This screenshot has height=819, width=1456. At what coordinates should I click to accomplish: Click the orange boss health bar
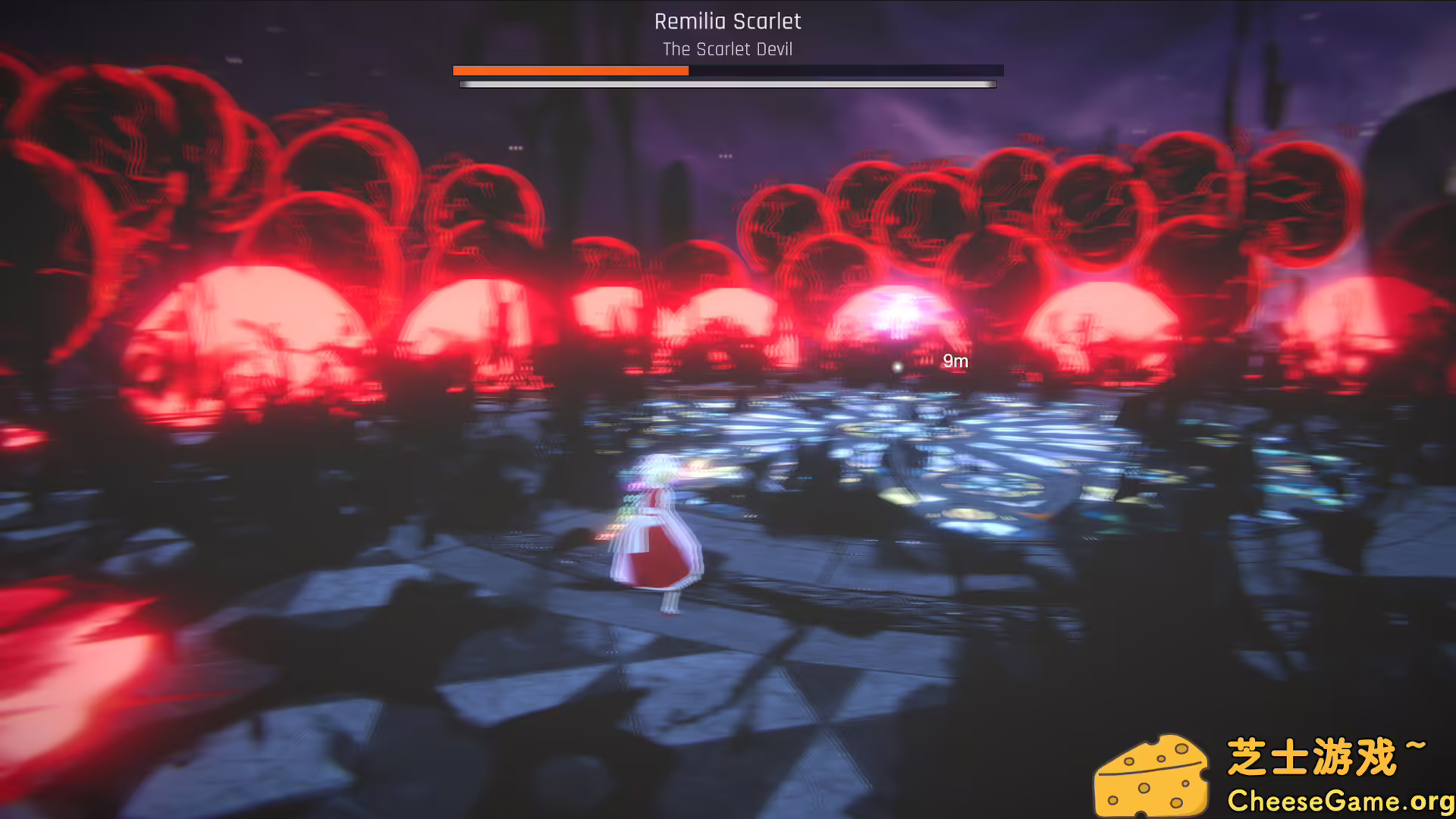(569, 71)
